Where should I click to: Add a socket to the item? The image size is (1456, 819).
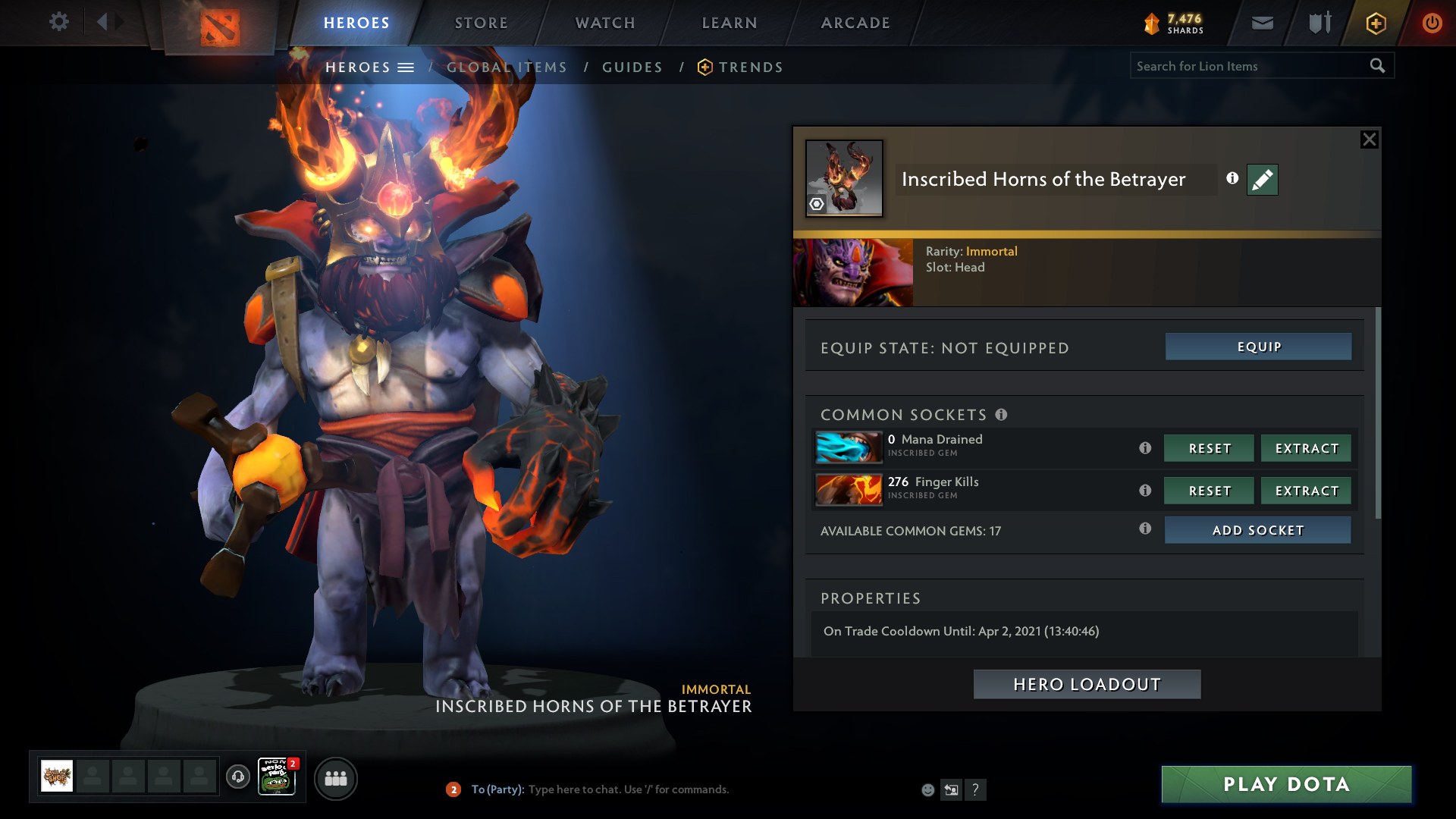click(x=1257, y=530)
